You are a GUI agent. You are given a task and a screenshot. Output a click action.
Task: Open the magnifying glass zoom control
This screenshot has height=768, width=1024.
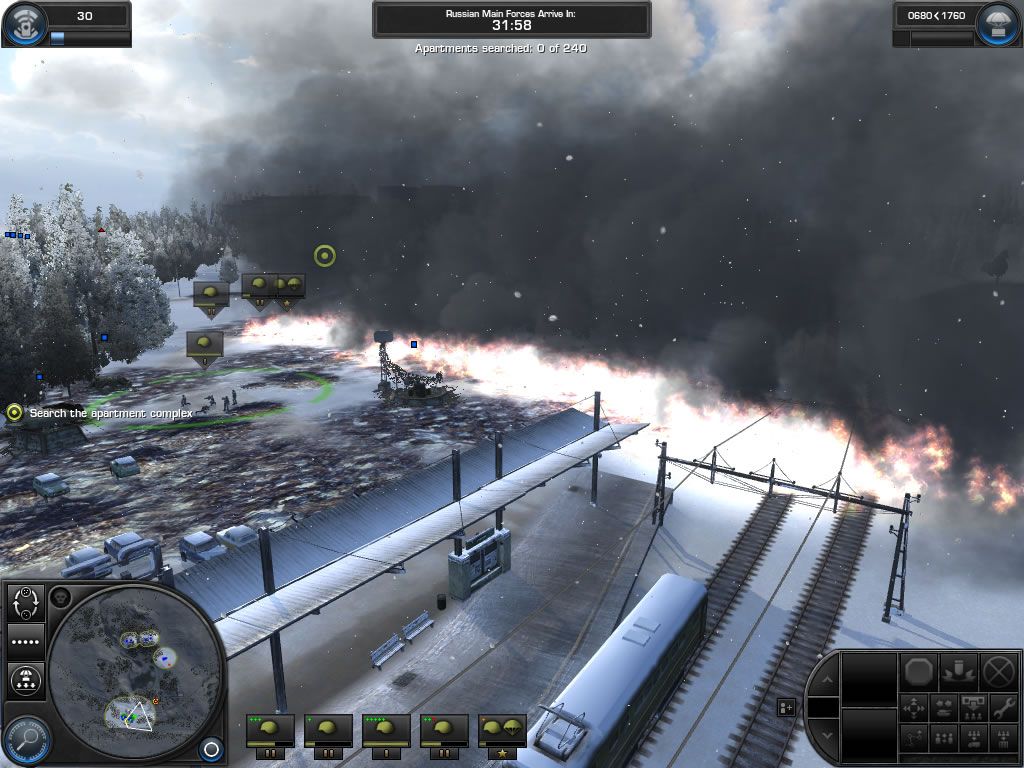click(x=27, y=740)
